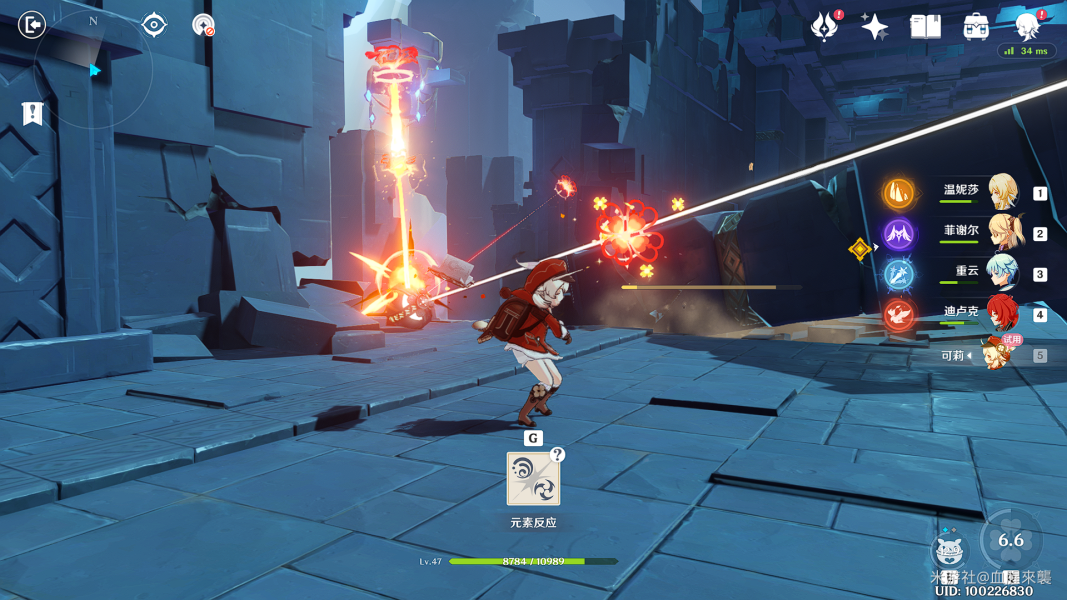Toggle the eye-shaped elemental sight icon
Viewport: 1067px width, 600px height.
tap(154, 24)
